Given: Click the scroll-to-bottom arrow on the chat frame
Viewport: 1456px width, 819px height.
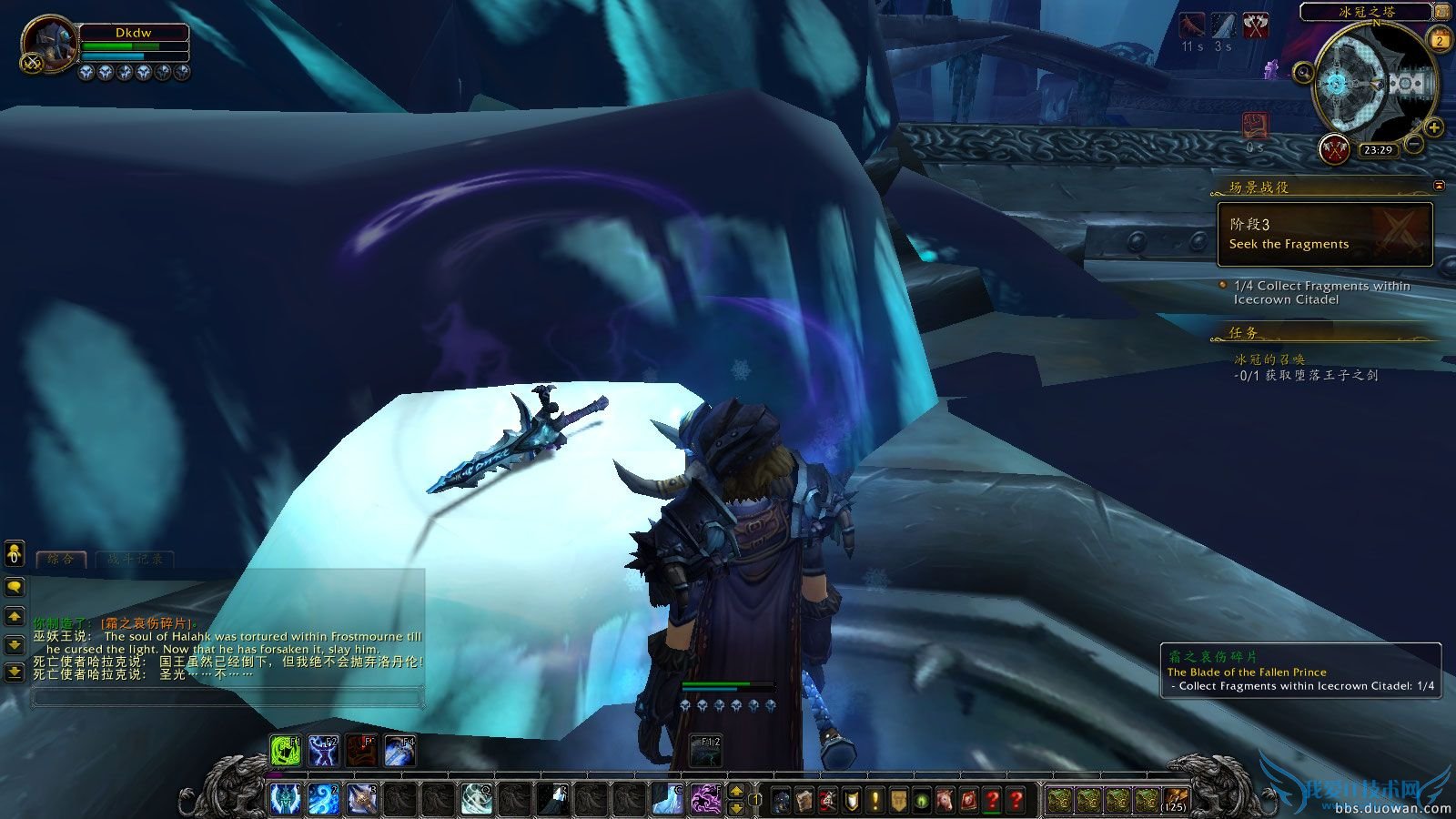Looking at the screenshot, I should (x=15, y=672).
